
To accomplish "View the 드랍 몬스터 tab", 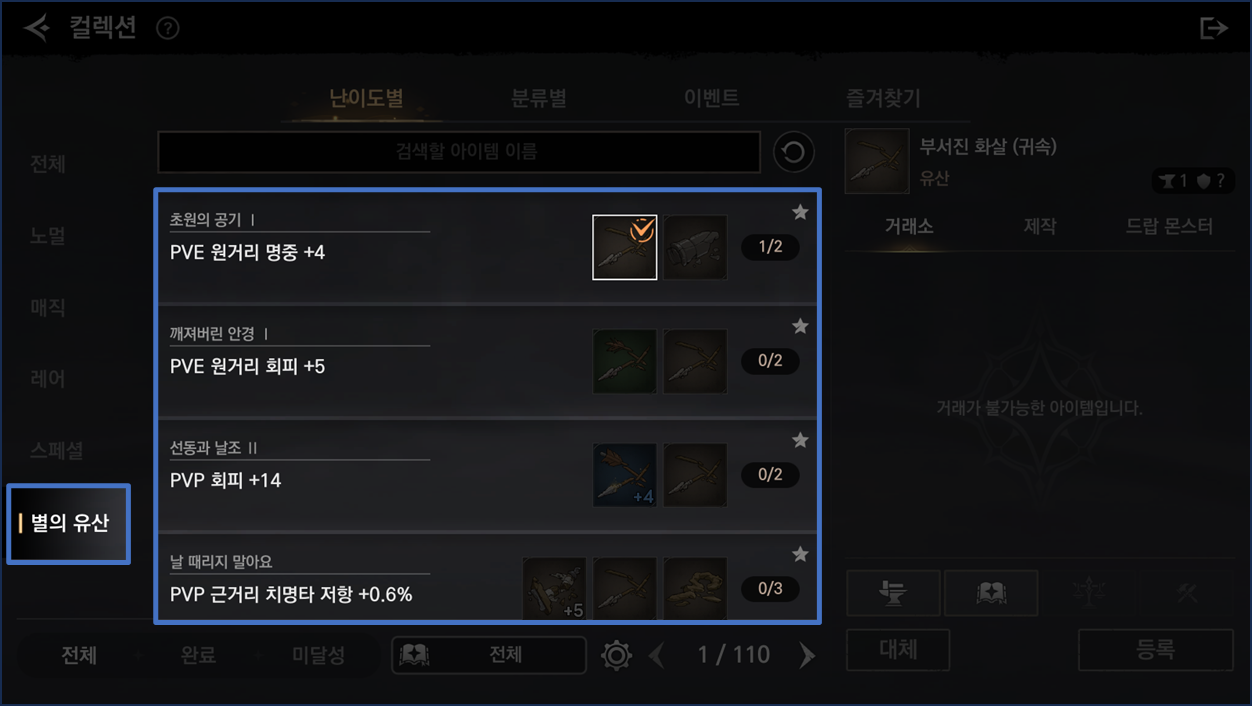I will 1169,227.
